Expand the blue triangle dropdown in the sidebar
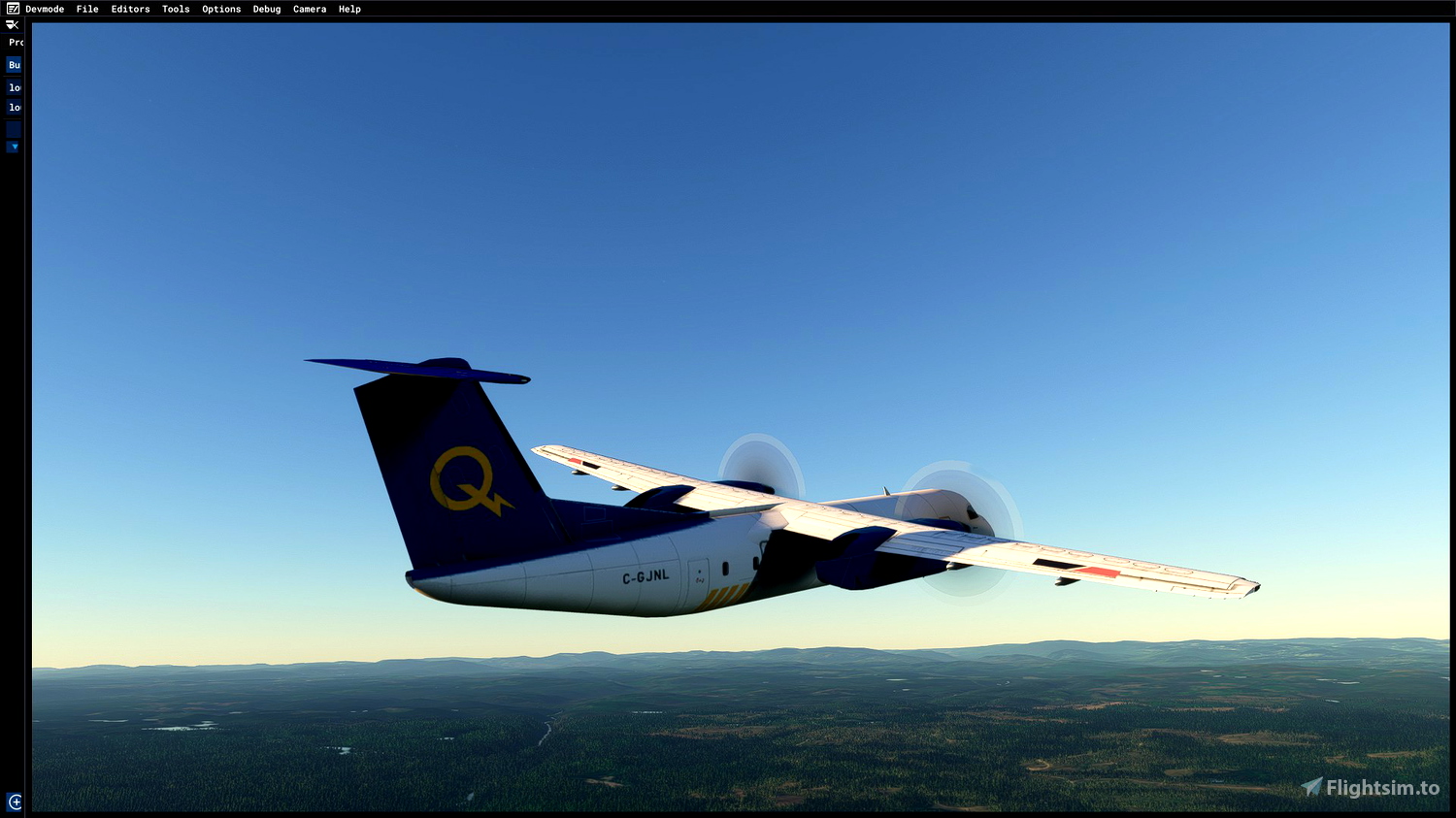 [13, 147]
